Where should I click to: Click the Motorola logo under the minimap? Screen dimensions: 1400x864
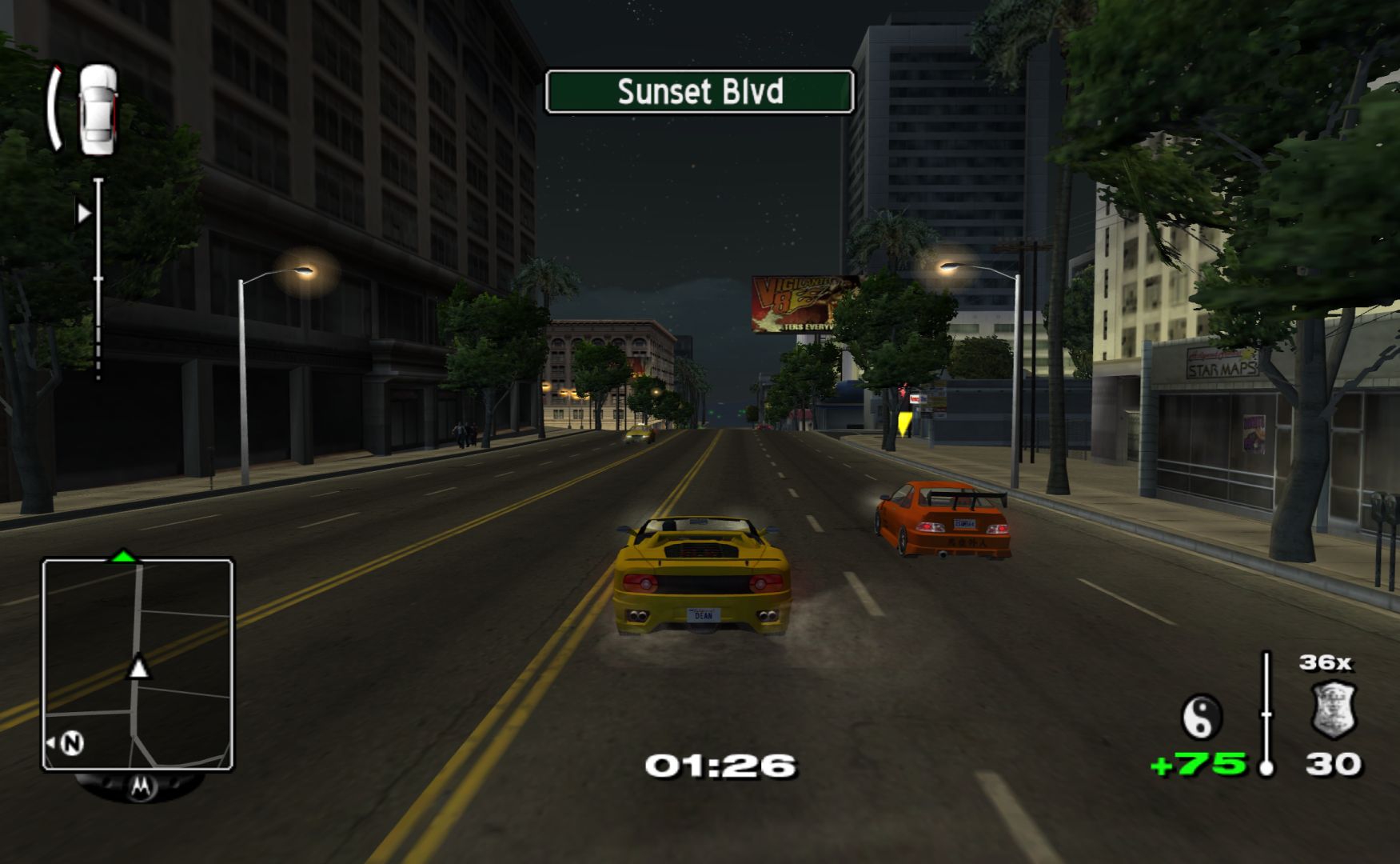140,786
